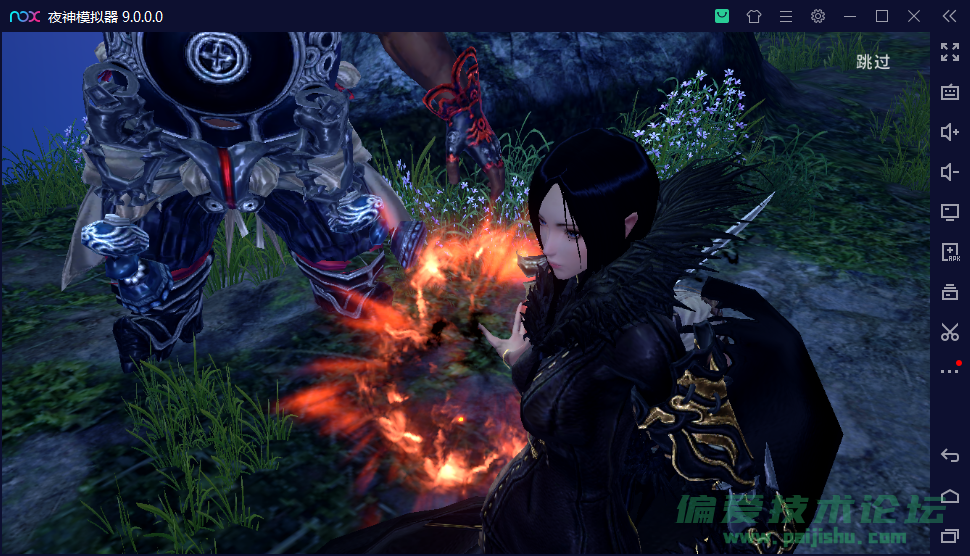Open the Nox emulator settings gear
Screen dimensions: 970x556
(x=818, y=16)
